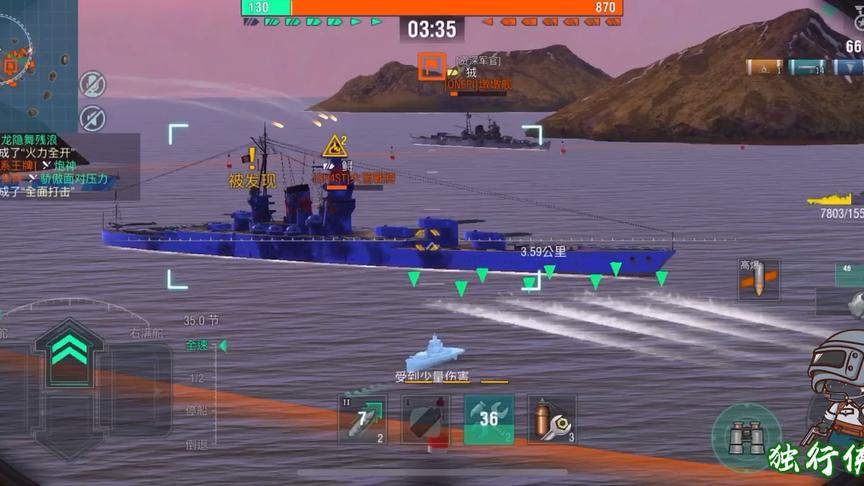The image size is (864, 486).
Task: Select 倒退 reverse on throttle scale
Action: point(197,444)
